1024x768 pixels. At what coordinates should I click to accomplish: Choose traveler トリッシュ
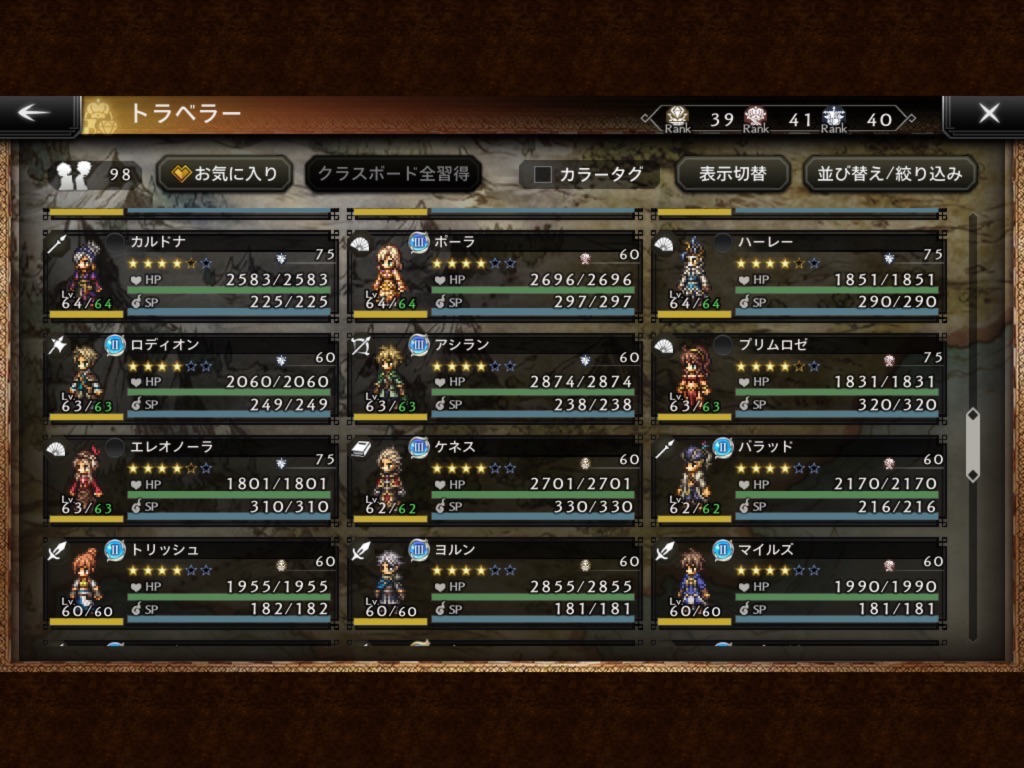190,581
